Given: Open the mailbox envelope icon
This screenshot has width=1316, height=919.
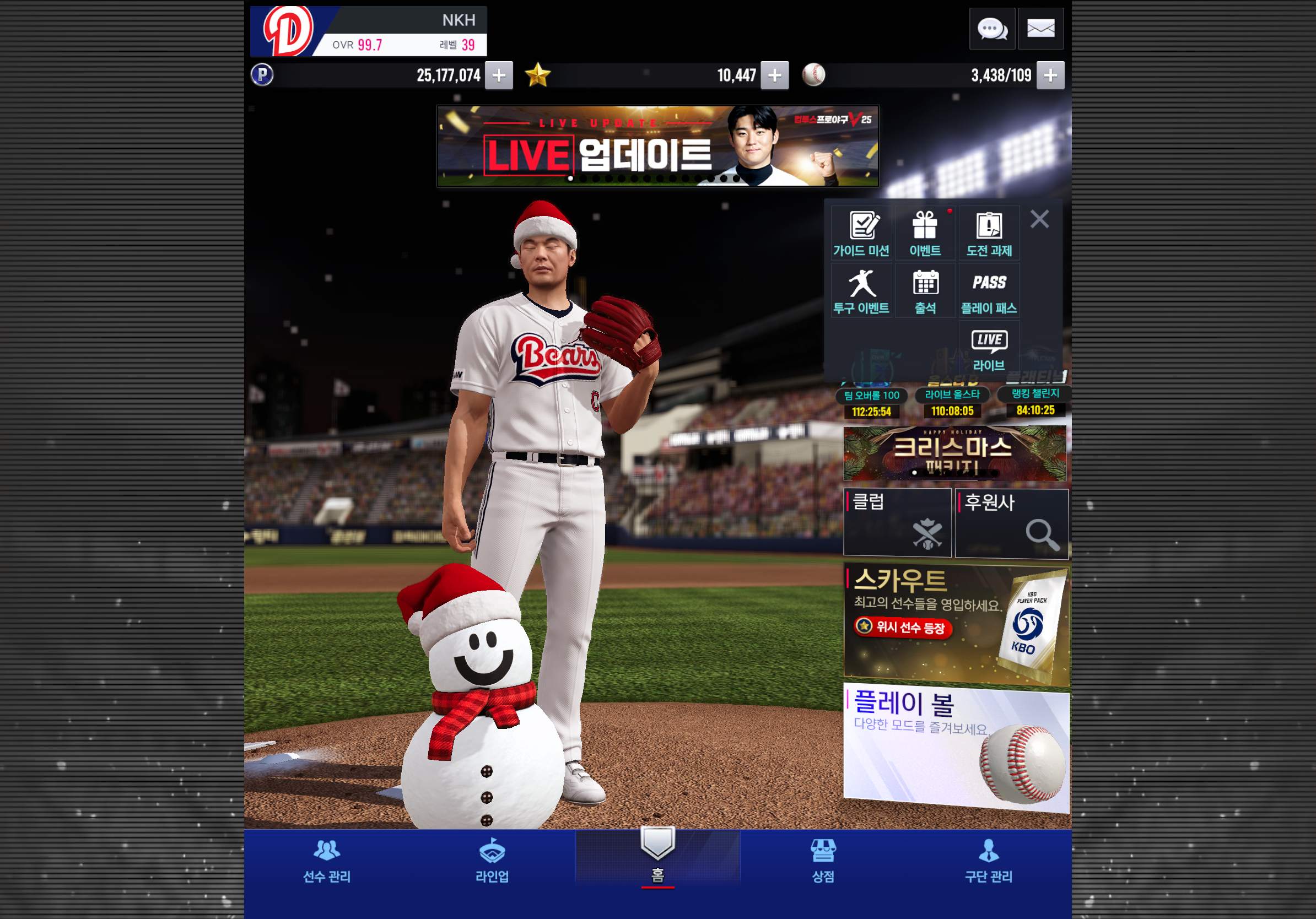Looking at the screenshot, I should (1040, 29).
